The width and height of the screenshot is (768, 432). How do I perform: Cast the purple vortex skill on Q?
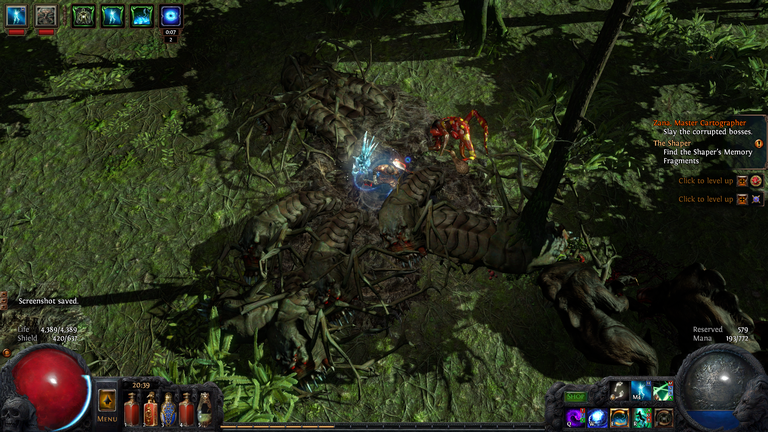point(575,418)
